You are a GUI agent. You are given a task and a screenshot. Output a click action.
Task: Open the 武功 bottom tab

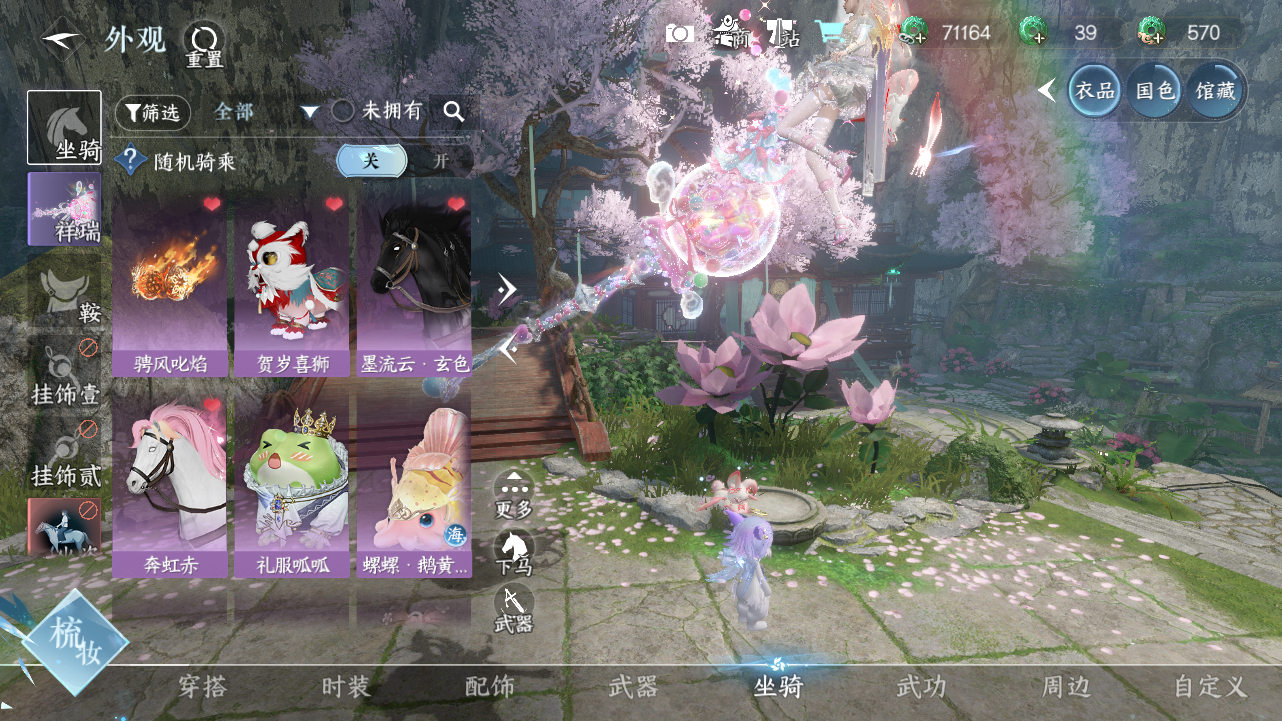tap(921, 687)
